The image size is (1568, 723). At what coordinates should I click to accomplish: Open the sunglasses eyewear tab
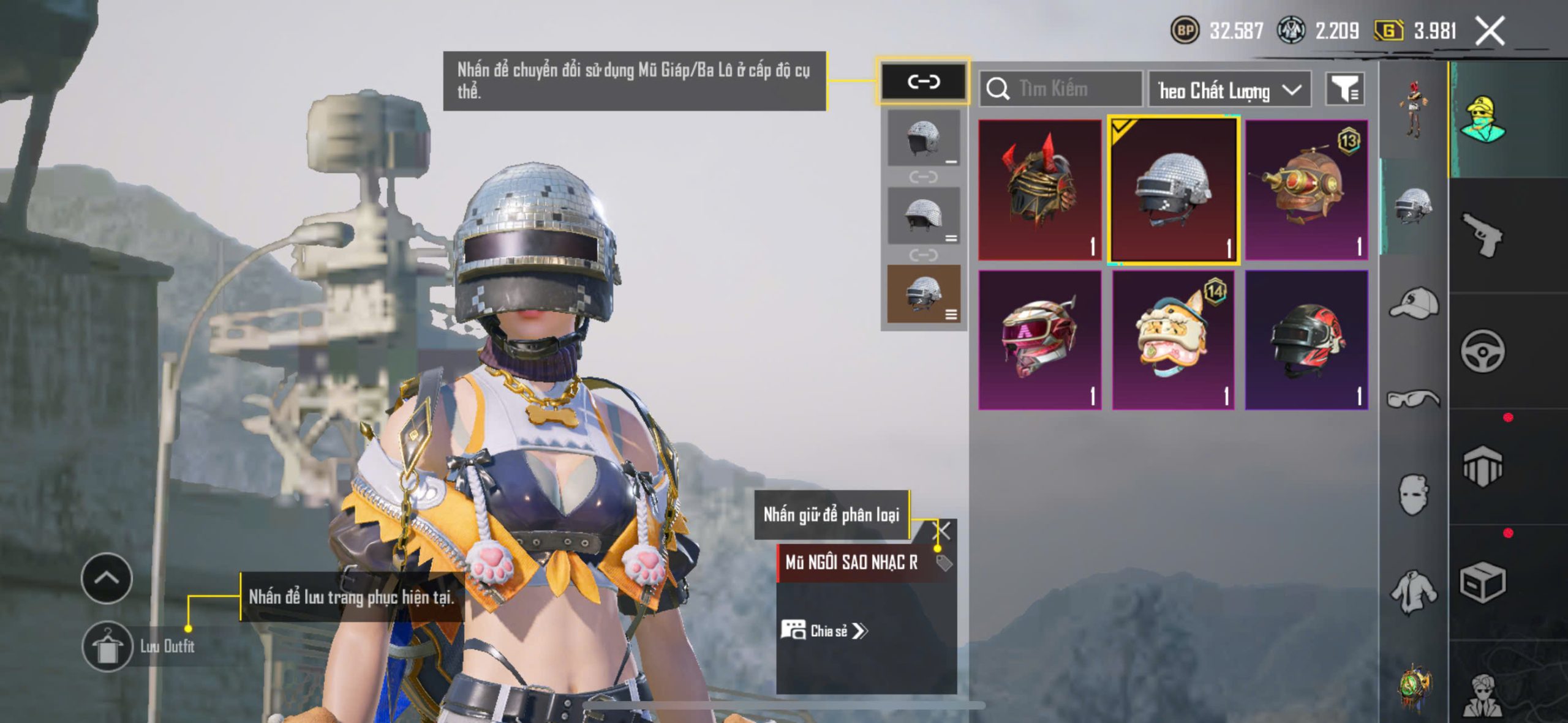coord(1414,398)
